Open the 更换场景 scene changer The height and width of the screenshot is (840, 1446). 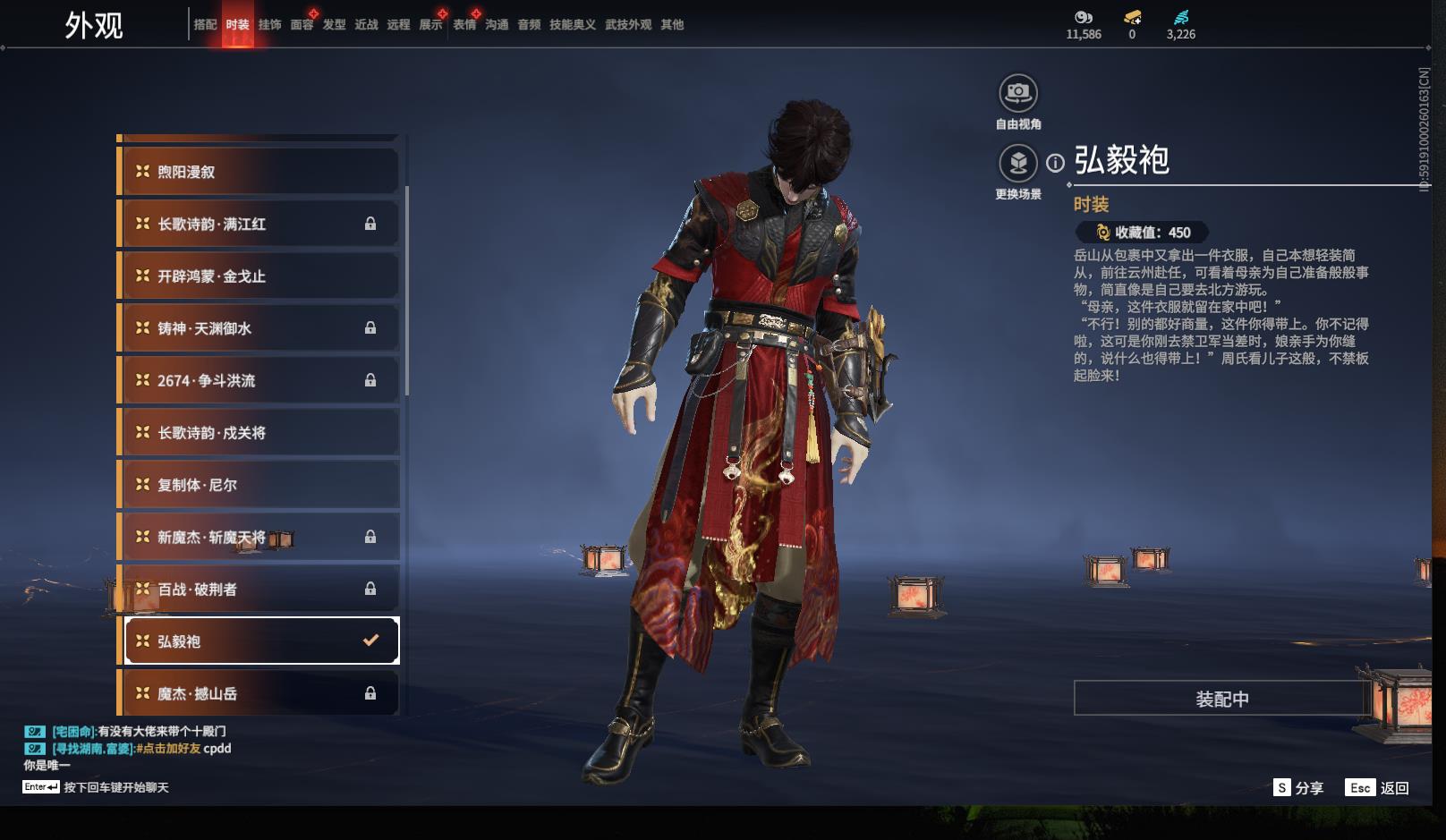point(1017,164)
